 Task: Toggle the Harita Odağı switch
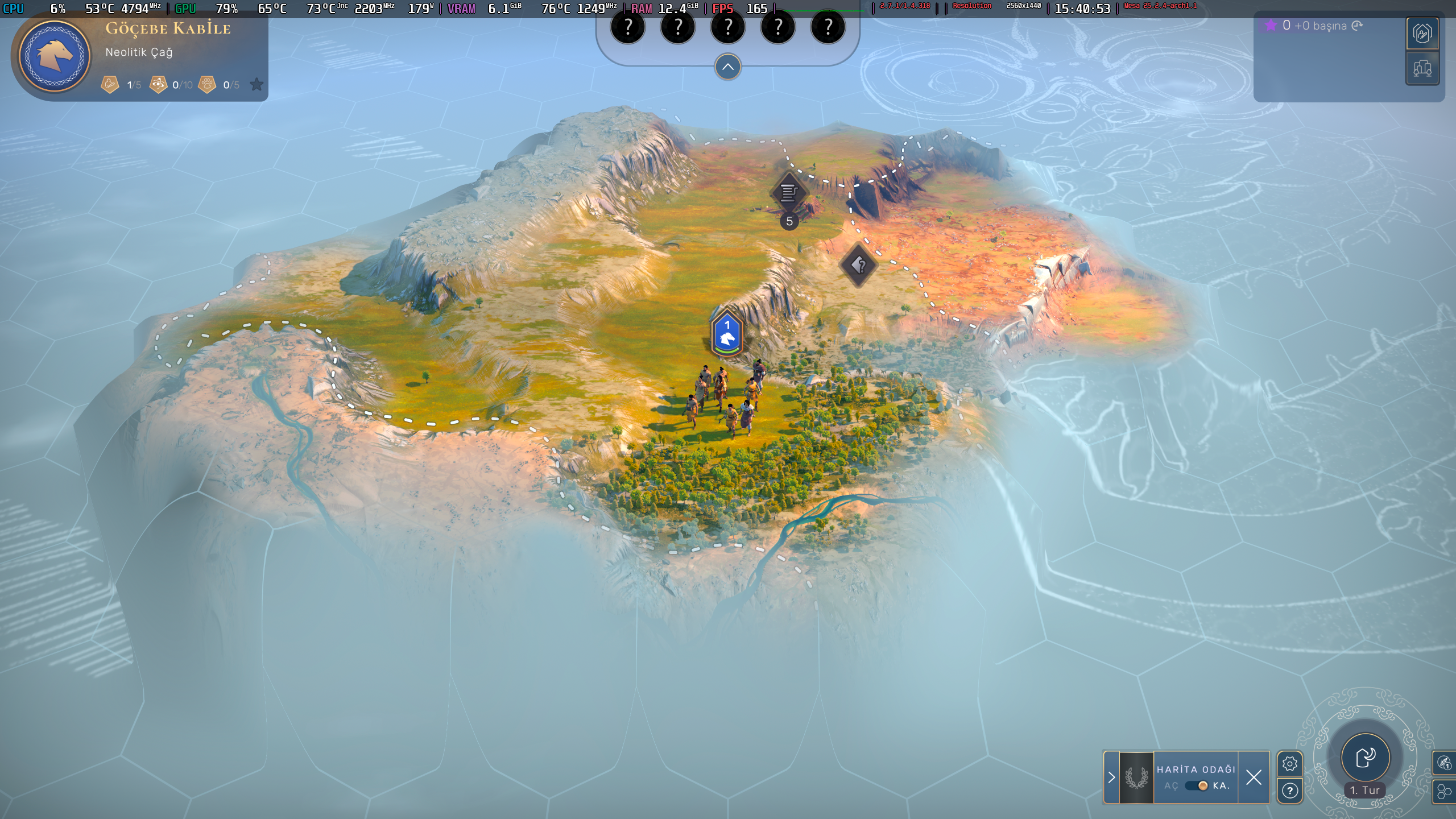[1196, 785]
